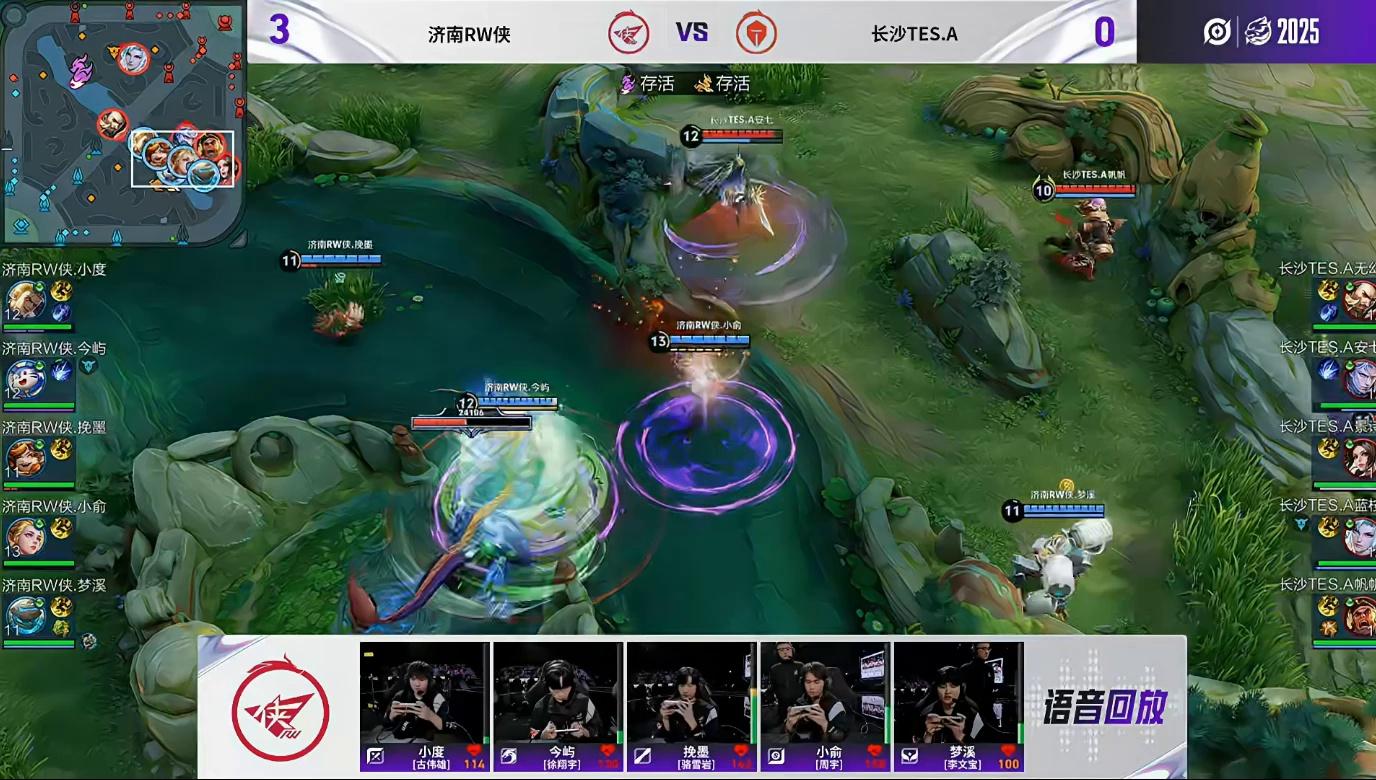Click the 2025 league logo banner
1376x780 pixels.
point(1261,32)
